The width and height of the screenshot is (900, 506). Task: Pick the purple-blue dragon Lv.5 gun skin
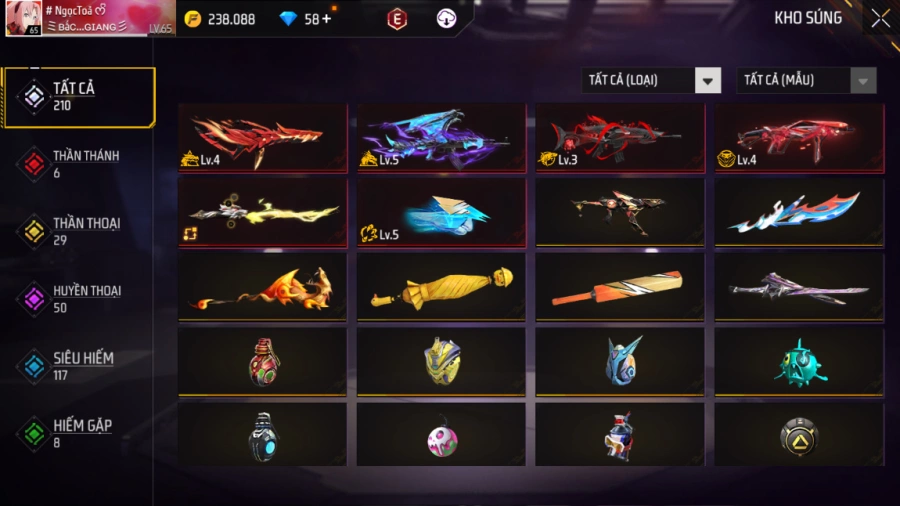click(441, 137)
